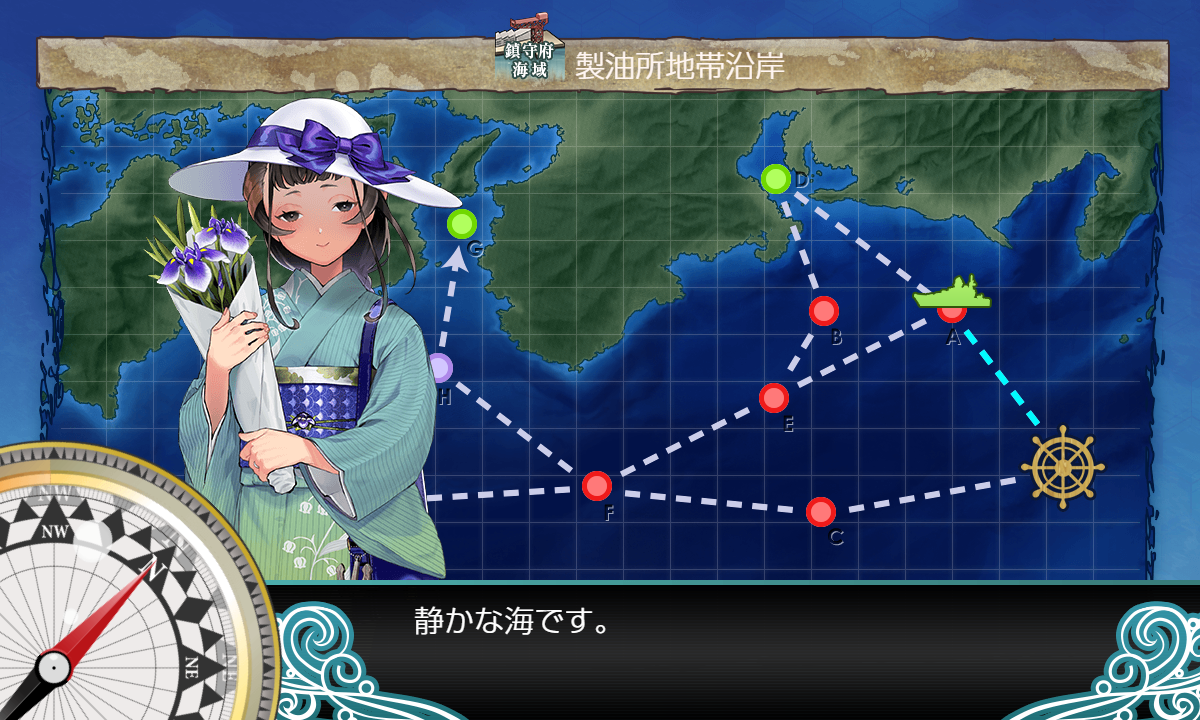Select the green node G marker
Viewport: 1200px width, 720px height.
click(462, 223)
